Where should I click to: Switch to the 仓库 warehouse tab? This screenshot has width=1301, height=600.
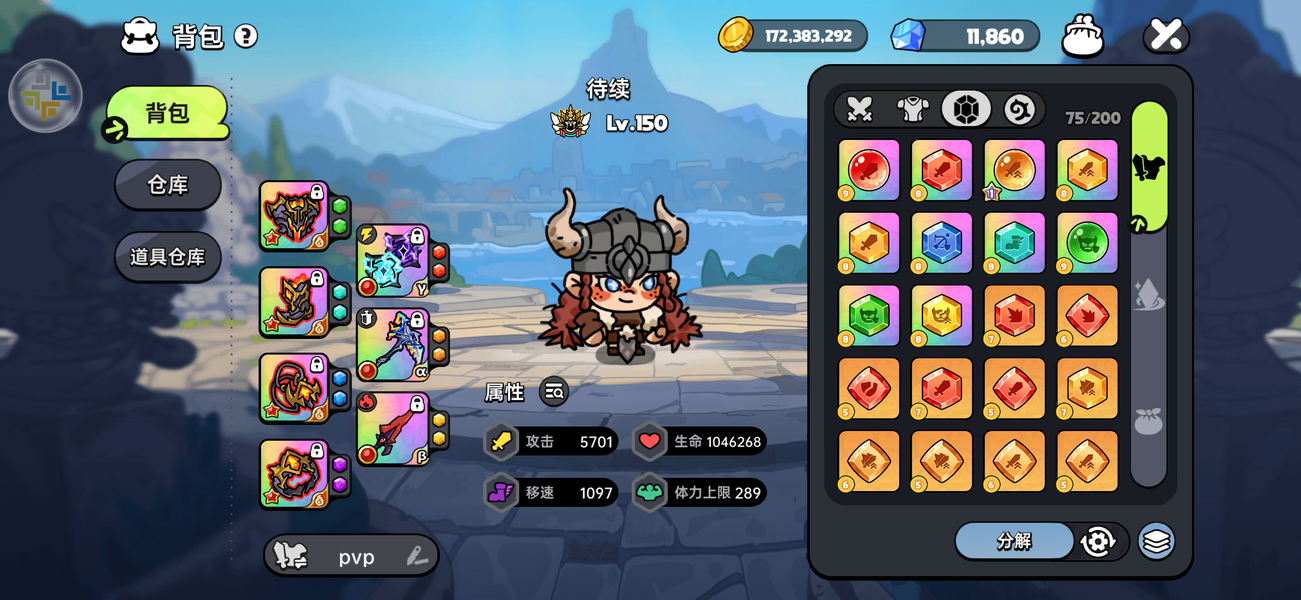point(168,185)
